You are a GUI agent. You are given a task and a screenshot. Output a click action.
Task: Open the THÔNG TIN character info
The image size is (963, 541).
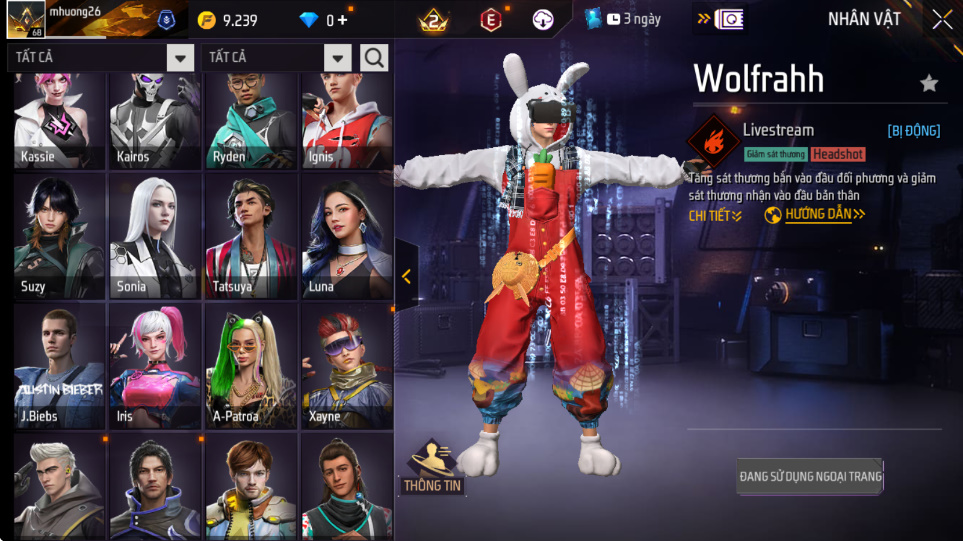432,469
